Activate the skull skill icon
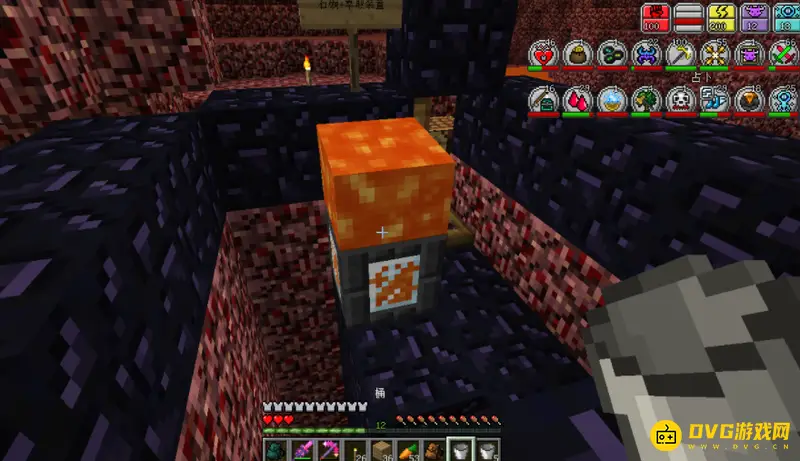 pos(682,100)
